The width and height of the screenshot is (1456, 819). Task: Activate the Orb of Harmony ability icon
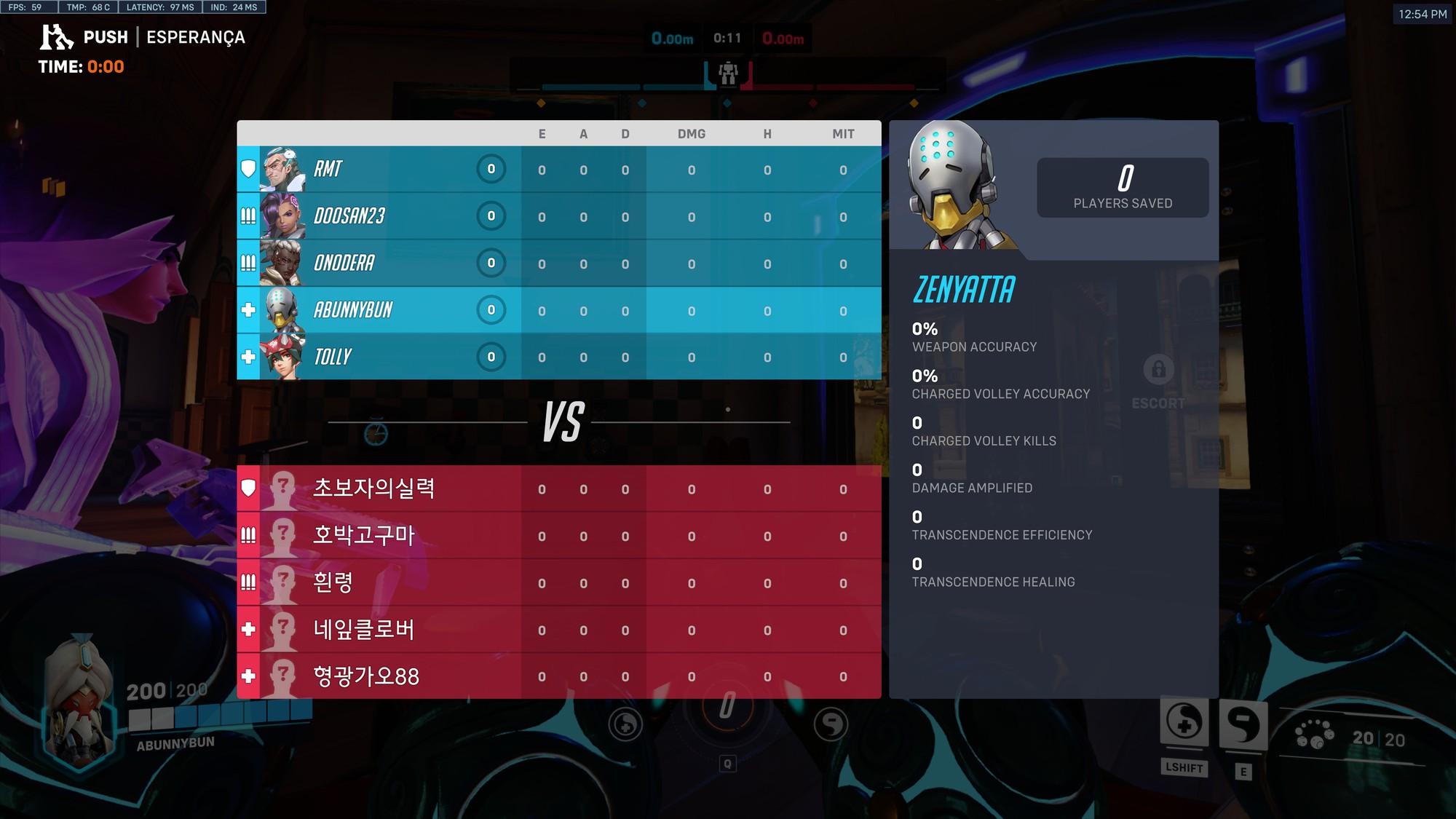coord(1184,722)
